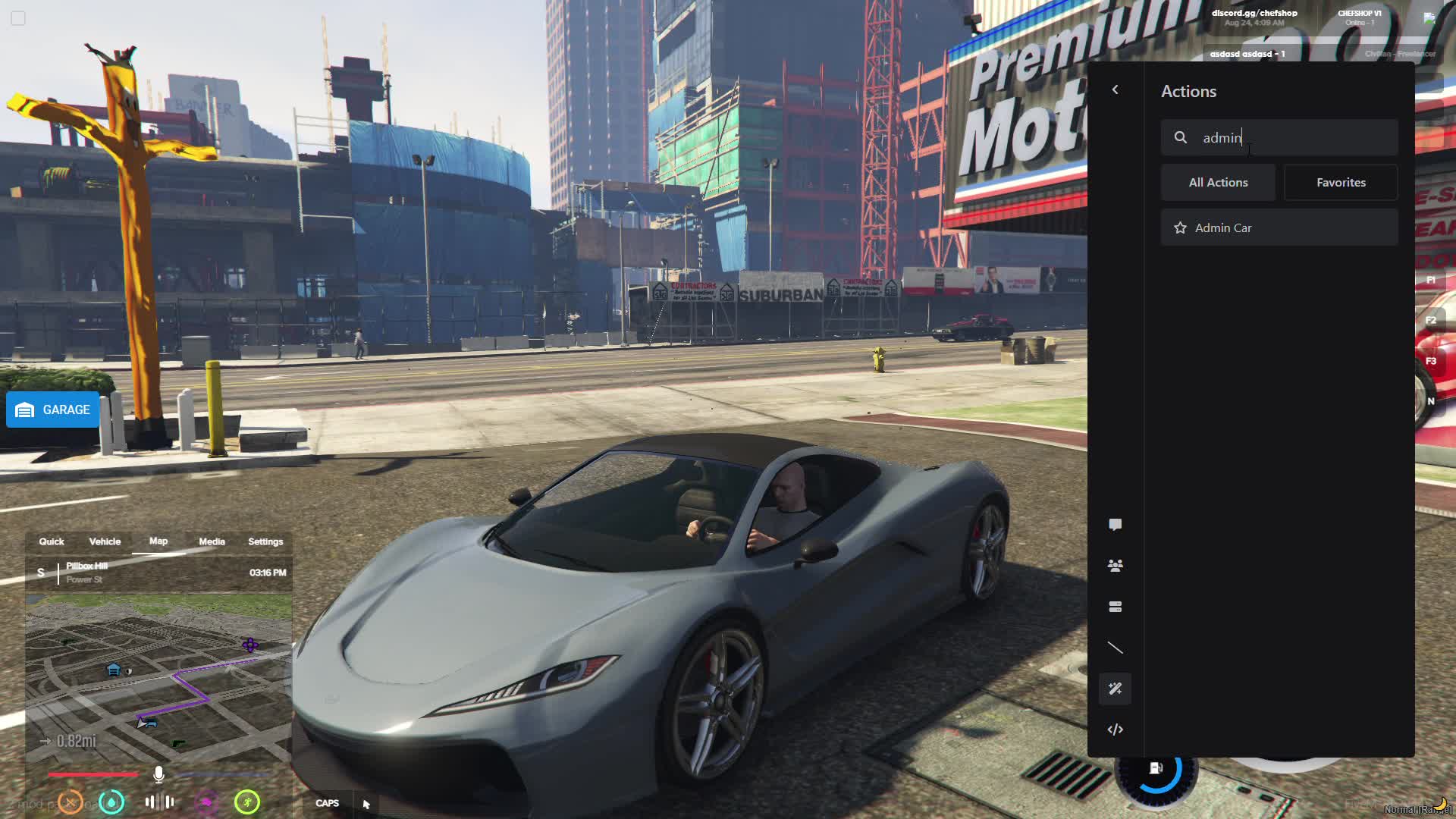Switch to the All Actions tab

point(1218,183)
